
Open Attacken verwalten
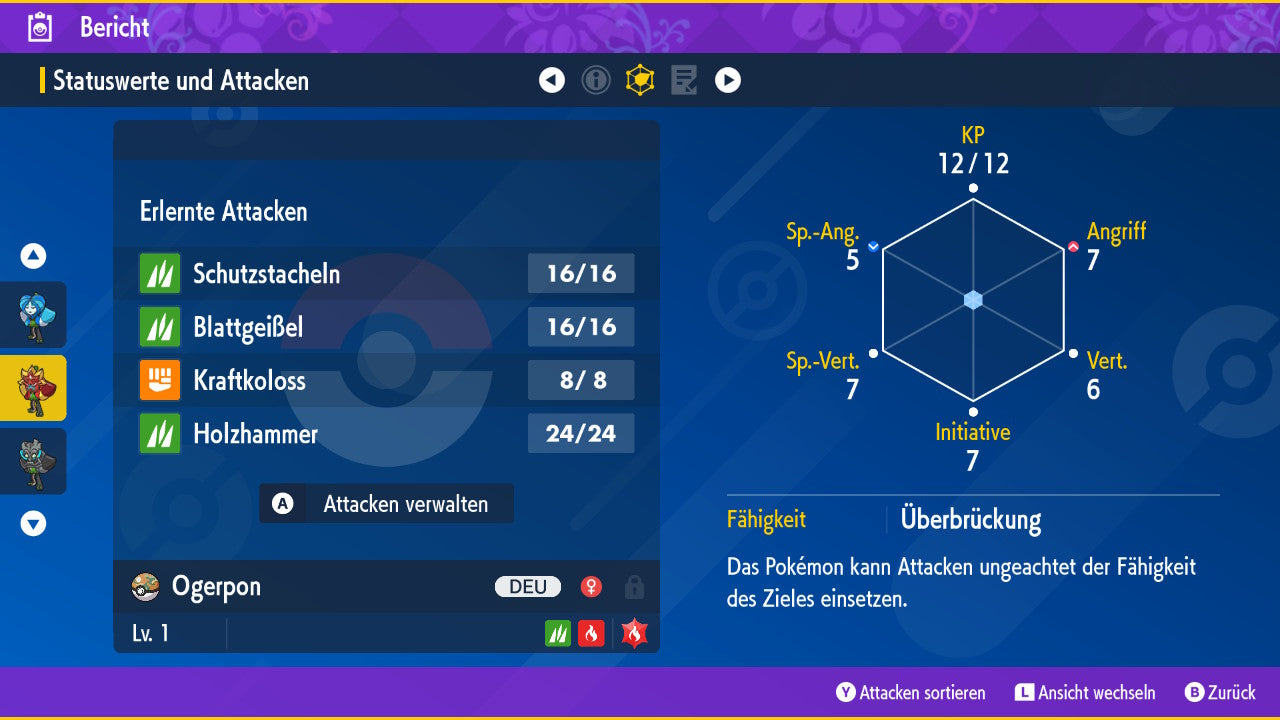coord(386,504)
